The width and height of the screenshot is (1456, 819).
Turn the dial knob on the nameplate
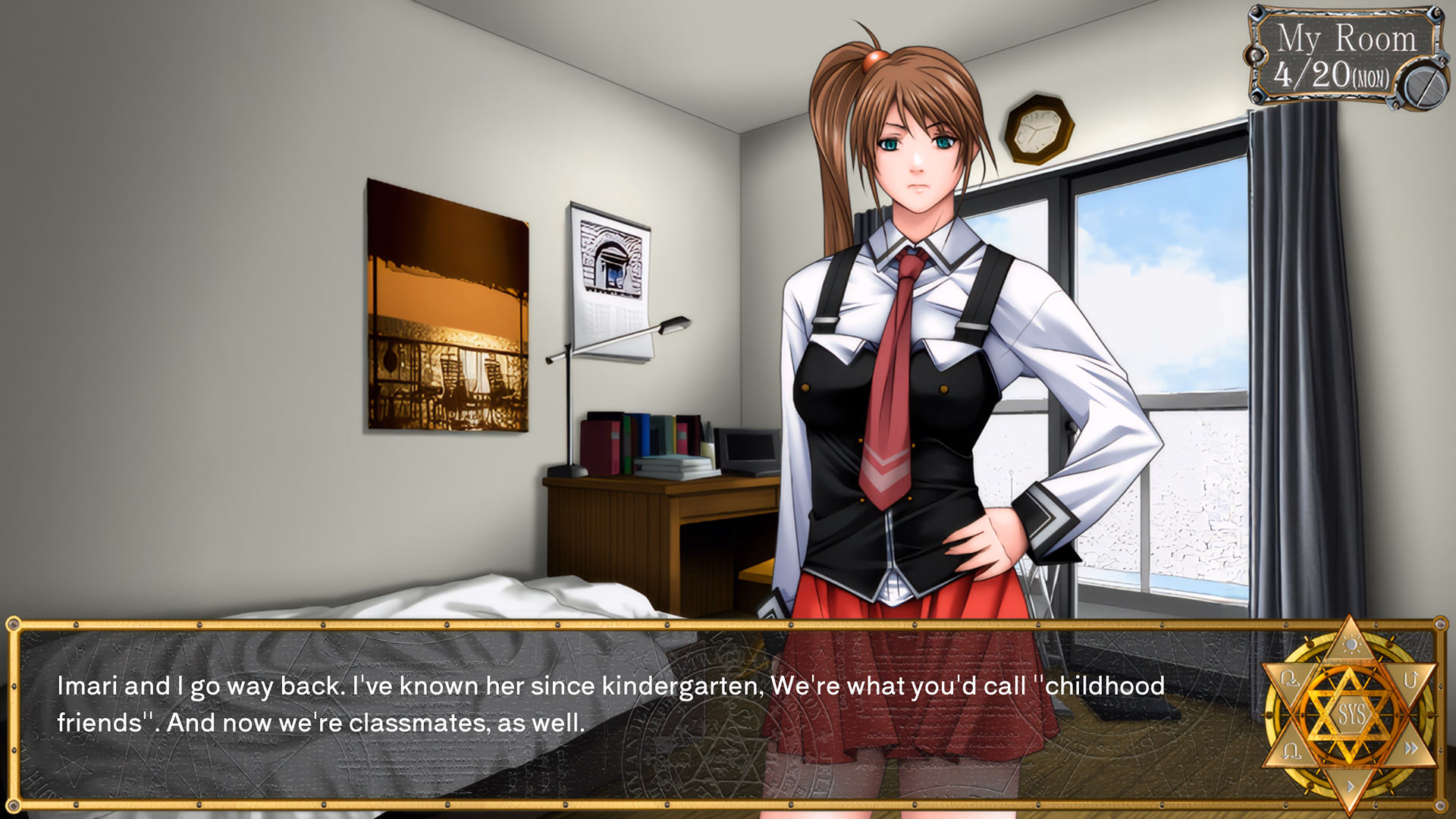1427,86
